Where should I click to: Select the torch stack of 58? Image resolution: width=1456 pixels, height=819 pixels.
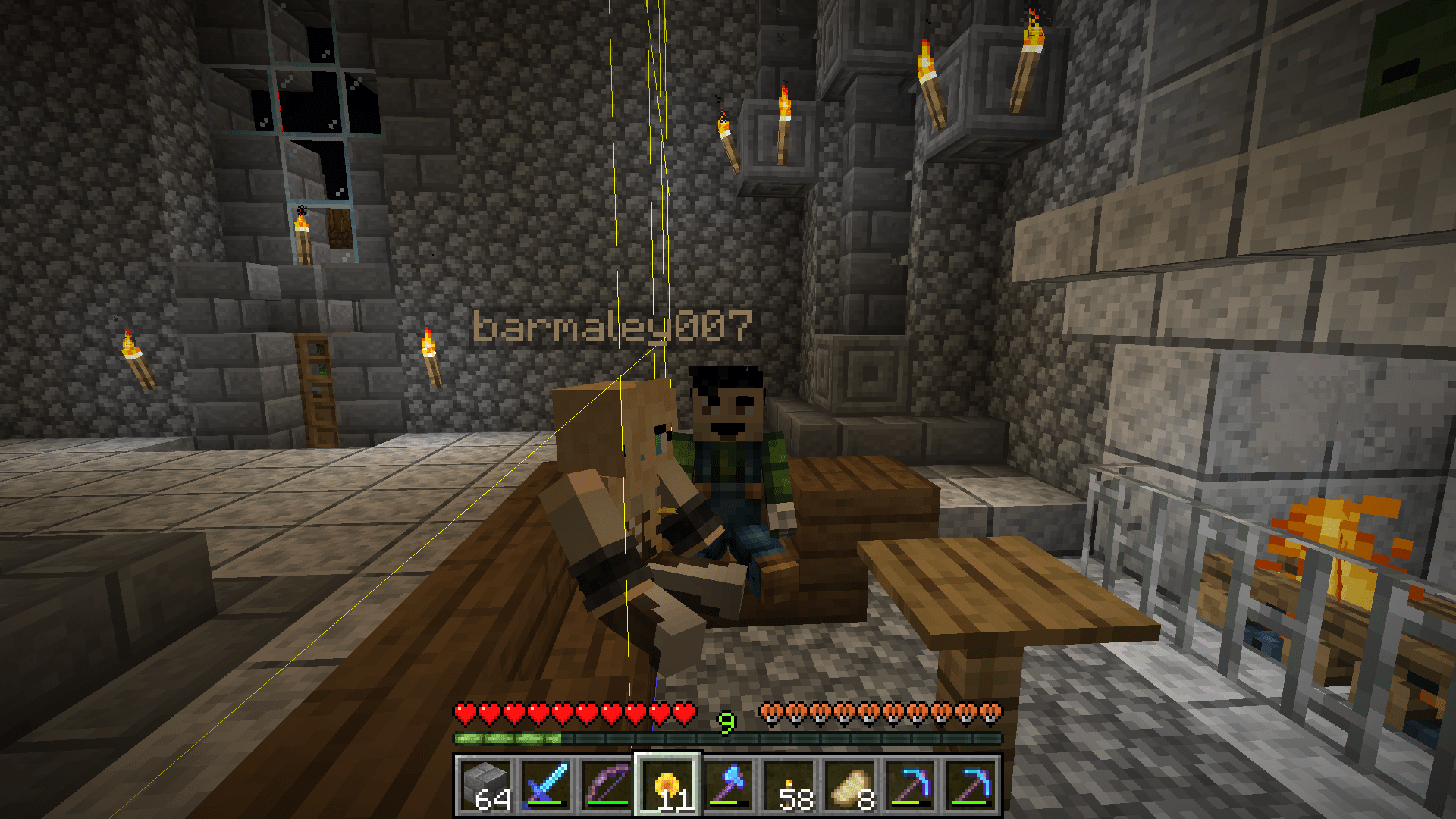coord(789,785)
